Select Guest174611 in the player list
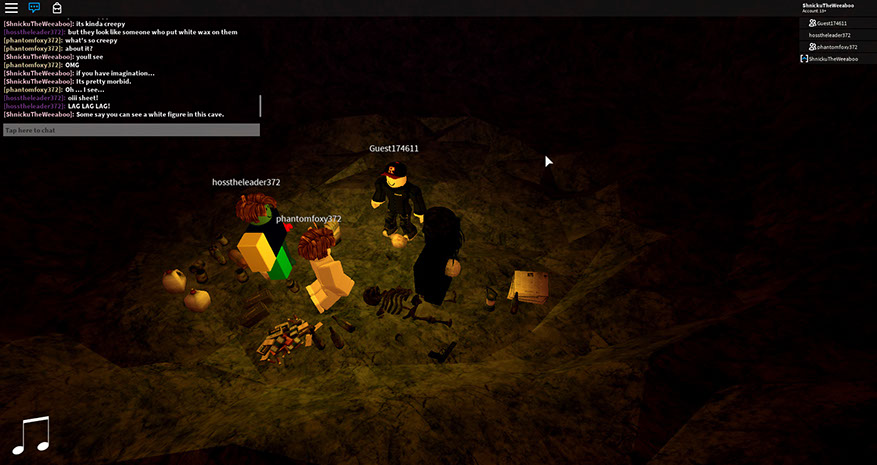The image size is (877, 465). (x=832, y=23)
